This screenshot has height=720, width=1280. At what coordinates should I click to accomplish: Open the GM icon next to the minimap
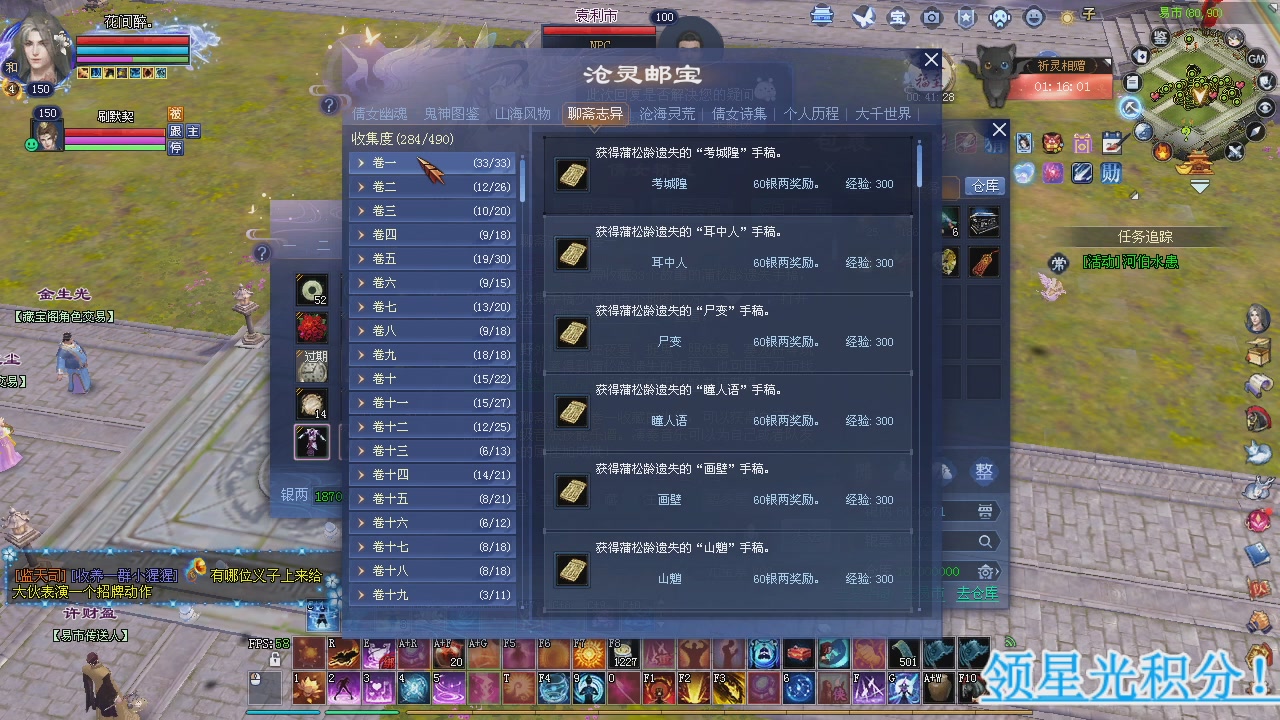[x=1256, y=59]
